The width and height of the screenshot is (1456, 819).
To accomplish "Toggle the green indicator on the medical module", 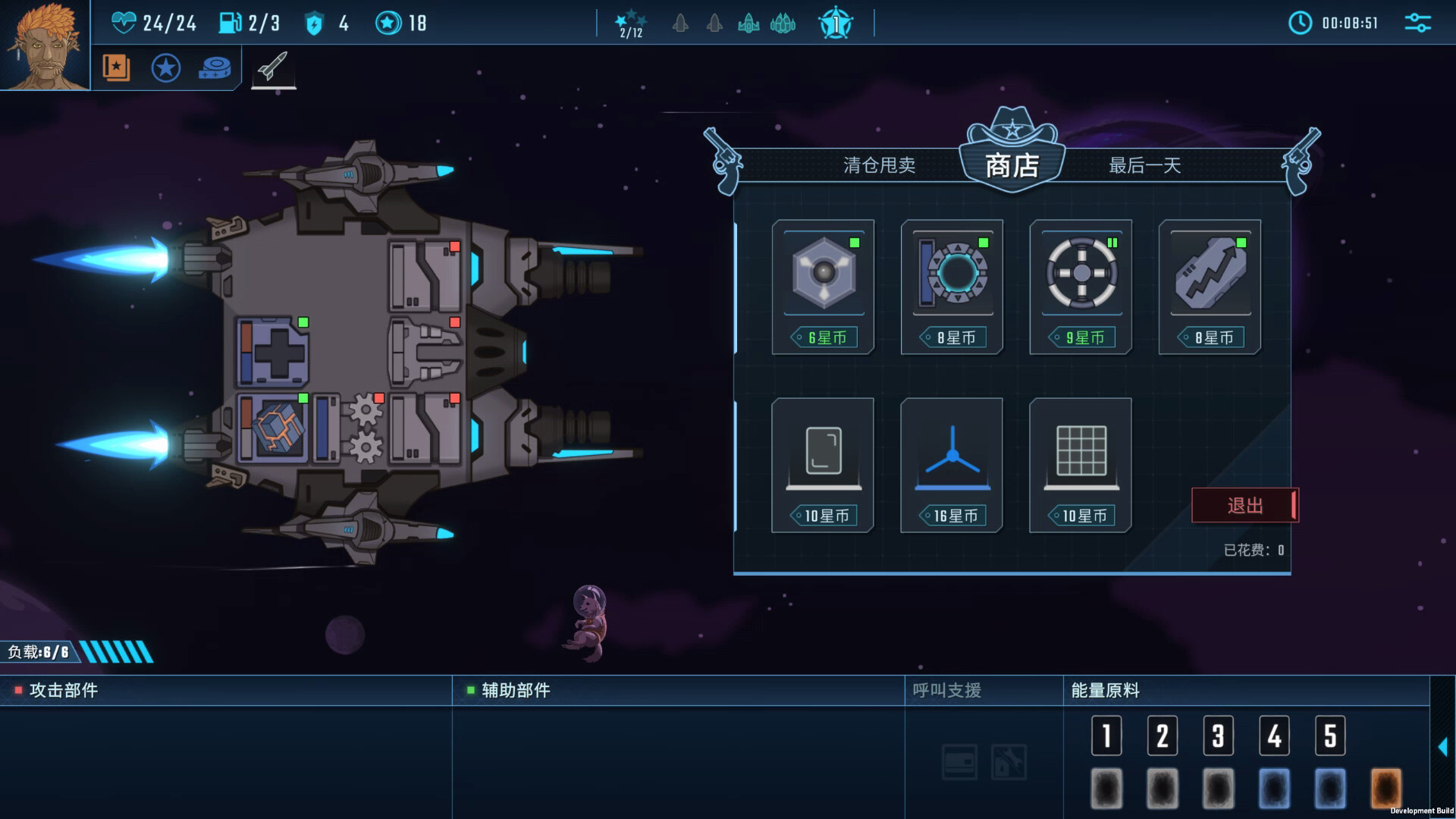I will [304, 322].
